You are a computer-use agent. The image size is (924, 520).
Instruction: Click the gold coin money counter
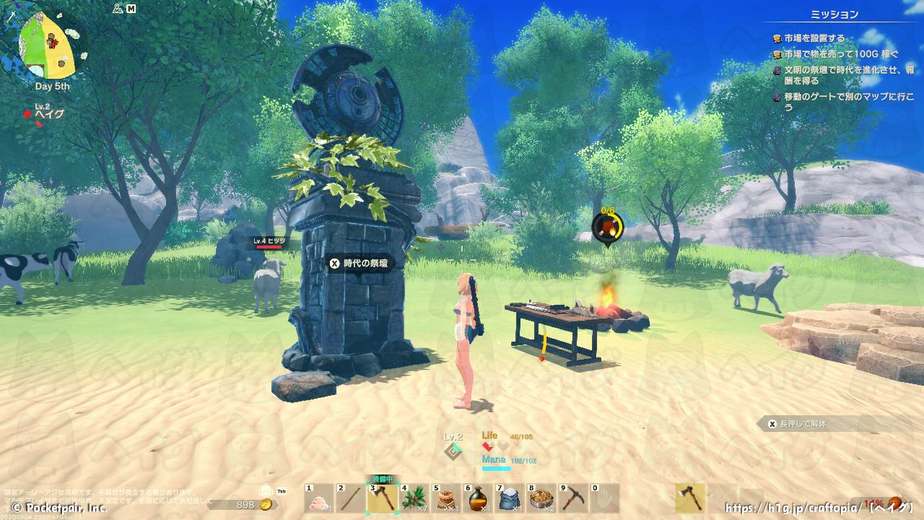pos(238,505)
